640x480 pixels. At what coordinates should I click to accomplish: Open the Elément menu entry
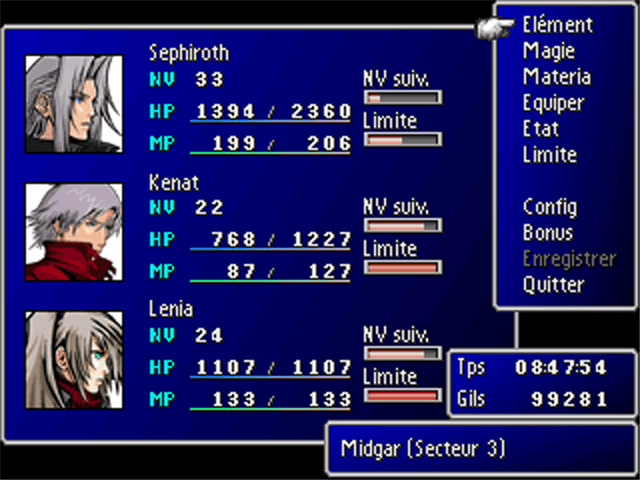click(x=557, y=25)
